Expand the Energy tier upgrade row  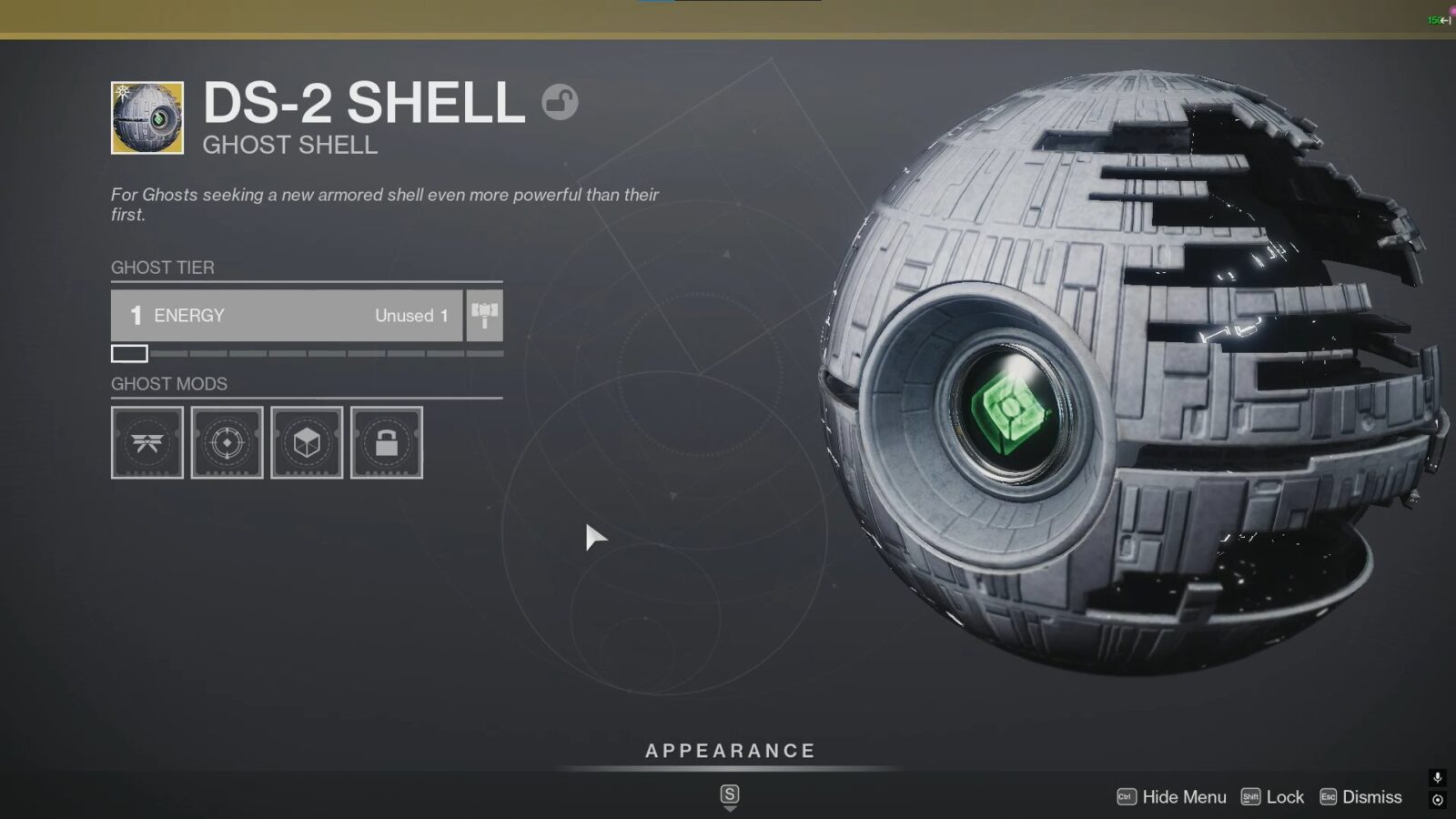287,316
